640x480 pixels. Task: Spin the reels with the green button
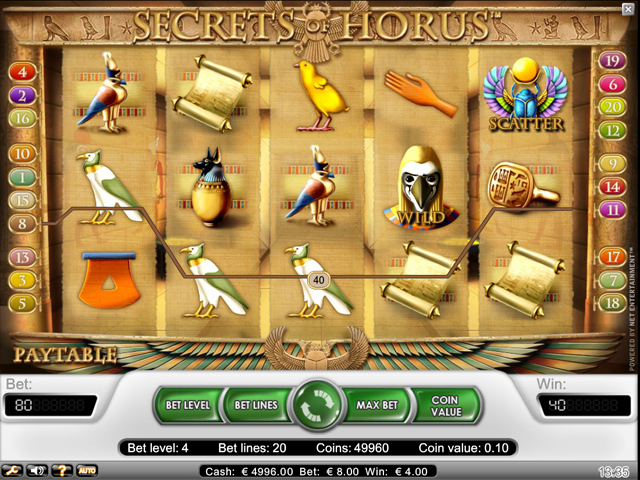[x=319, y=406]
